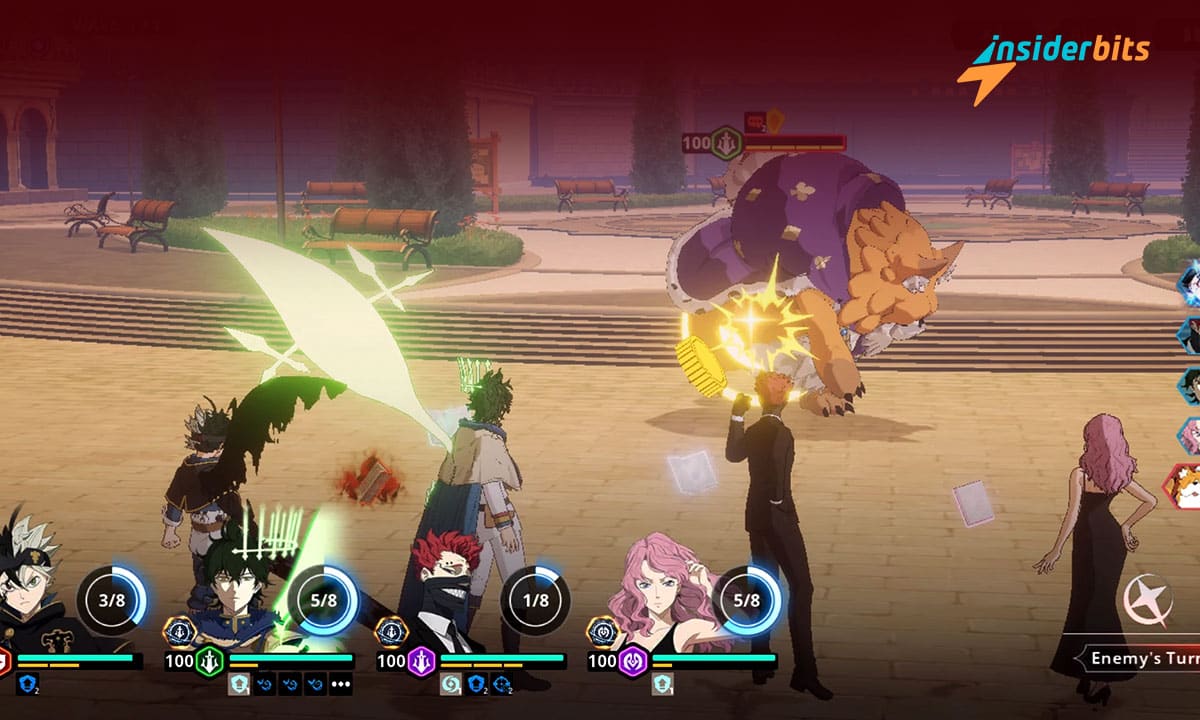The image size is (1200, 720).
Task: Click the lion enemy turn-order icon
Action: (1186, 484)
